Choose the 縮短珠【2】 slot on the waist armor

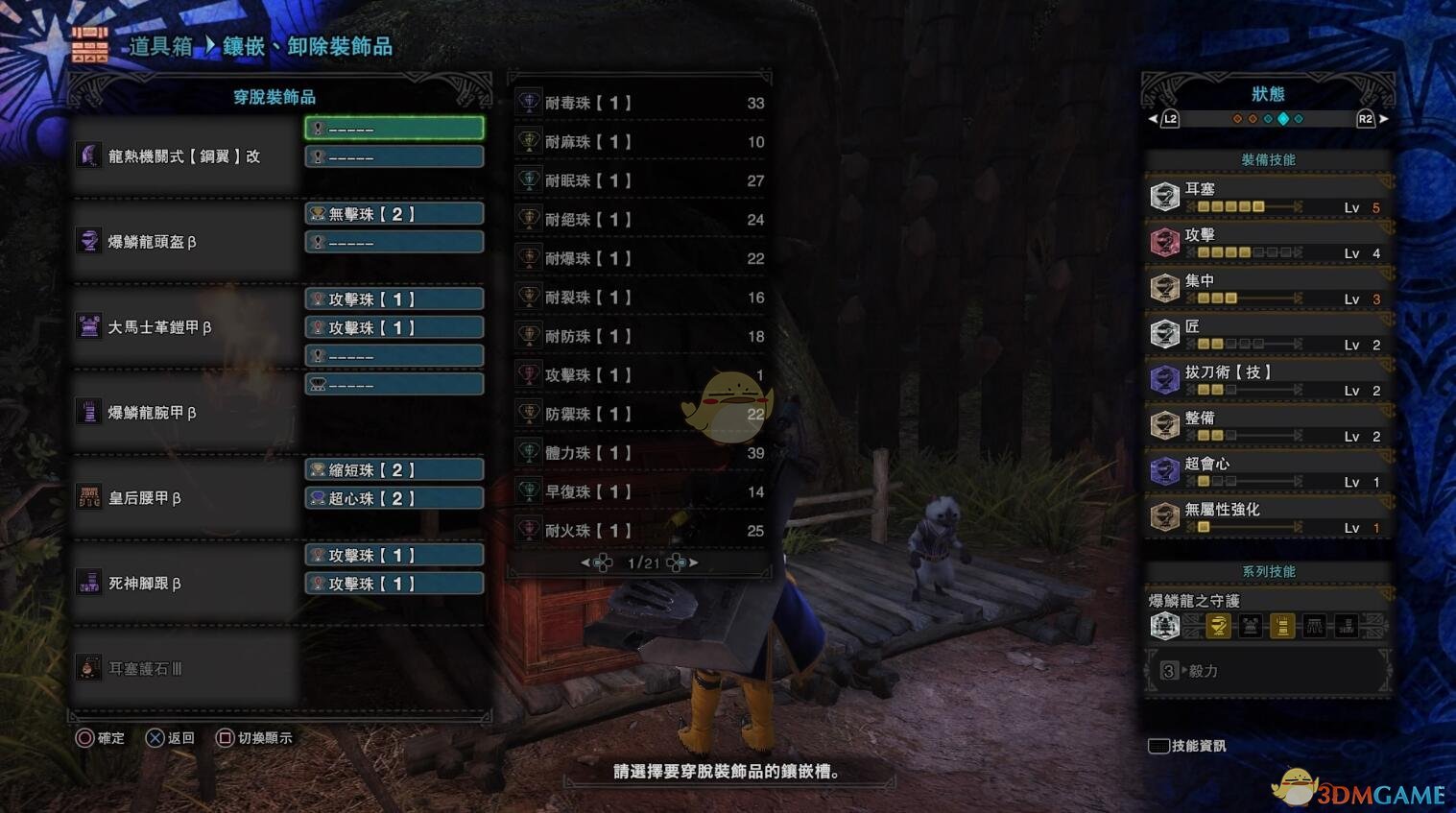394,470
